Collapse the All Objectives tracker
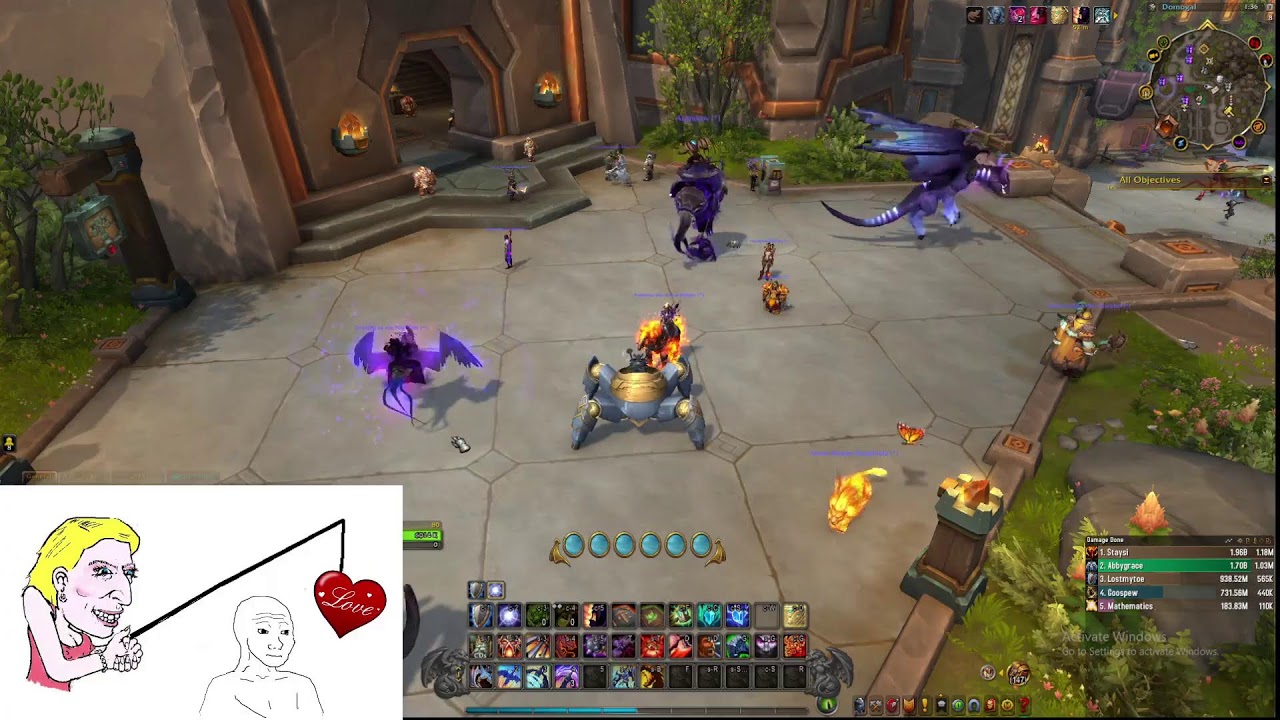1280x720 pixels. click(1267, 180)
